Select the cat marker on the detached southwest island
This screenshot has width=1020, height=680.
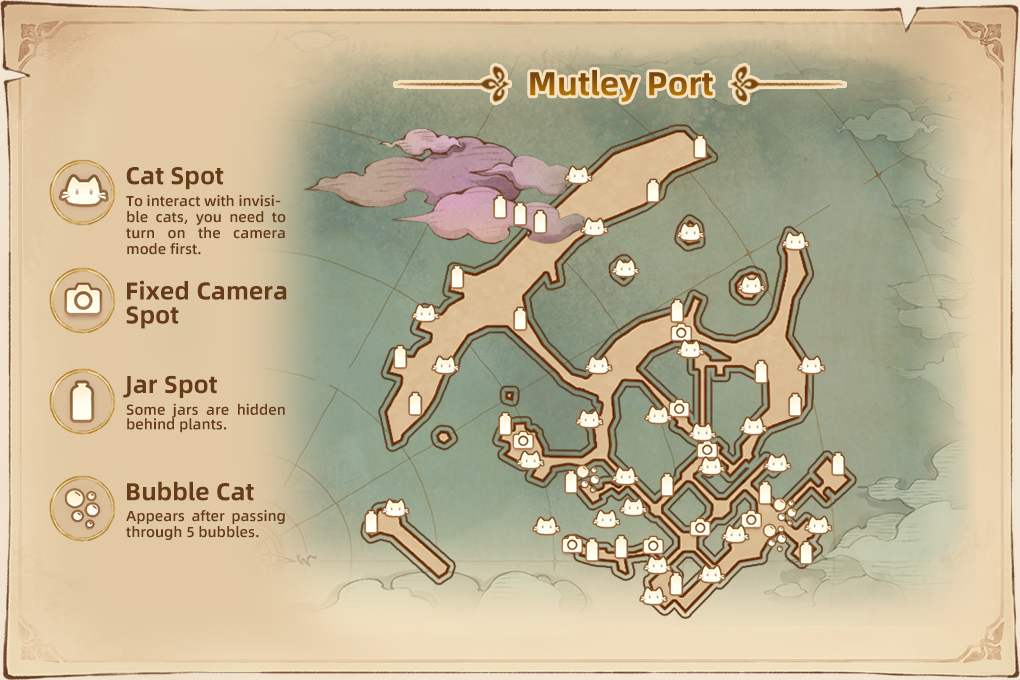coord(396,509)
